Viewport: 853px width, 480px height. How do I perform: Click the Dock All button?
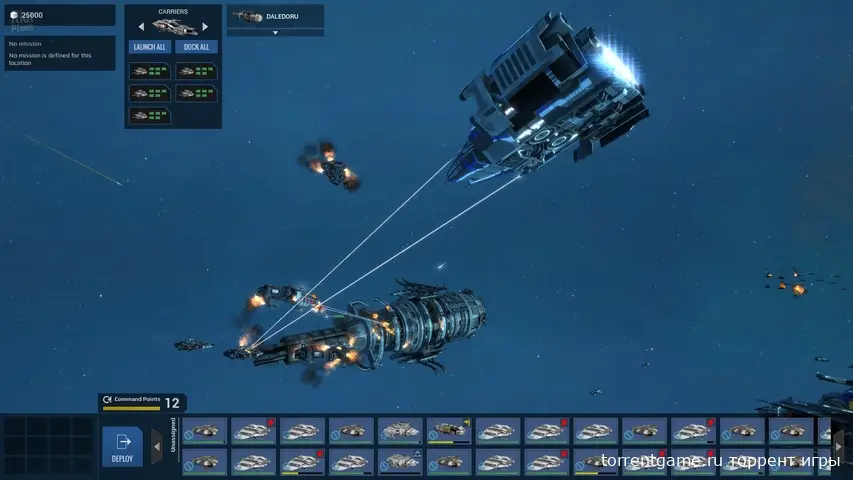(196, 47)
